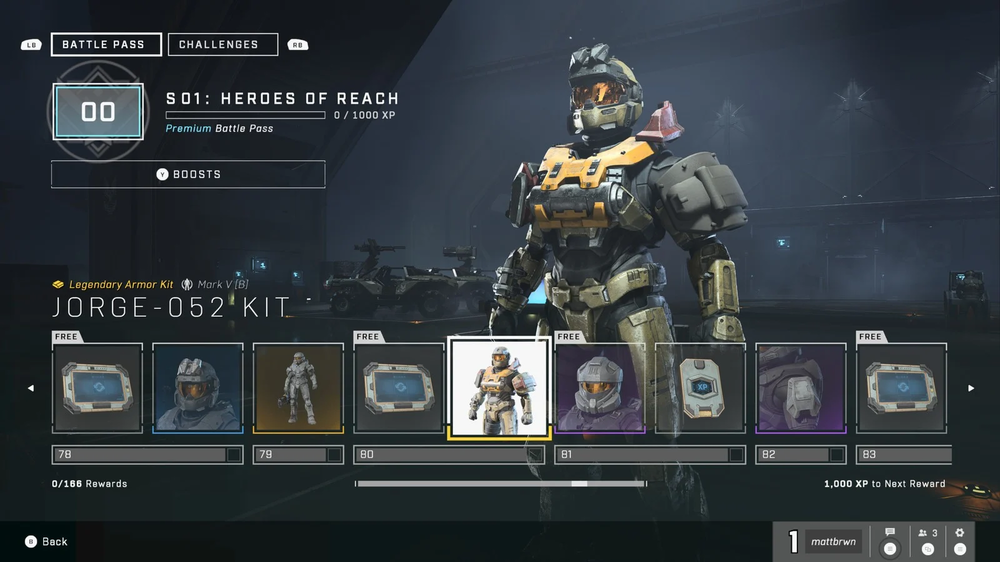Image resolution: width=1000 pixels, height=562 pixels.
Task: Pick the purple-framed free helmet reward
Action: click(x=600, y=388)
